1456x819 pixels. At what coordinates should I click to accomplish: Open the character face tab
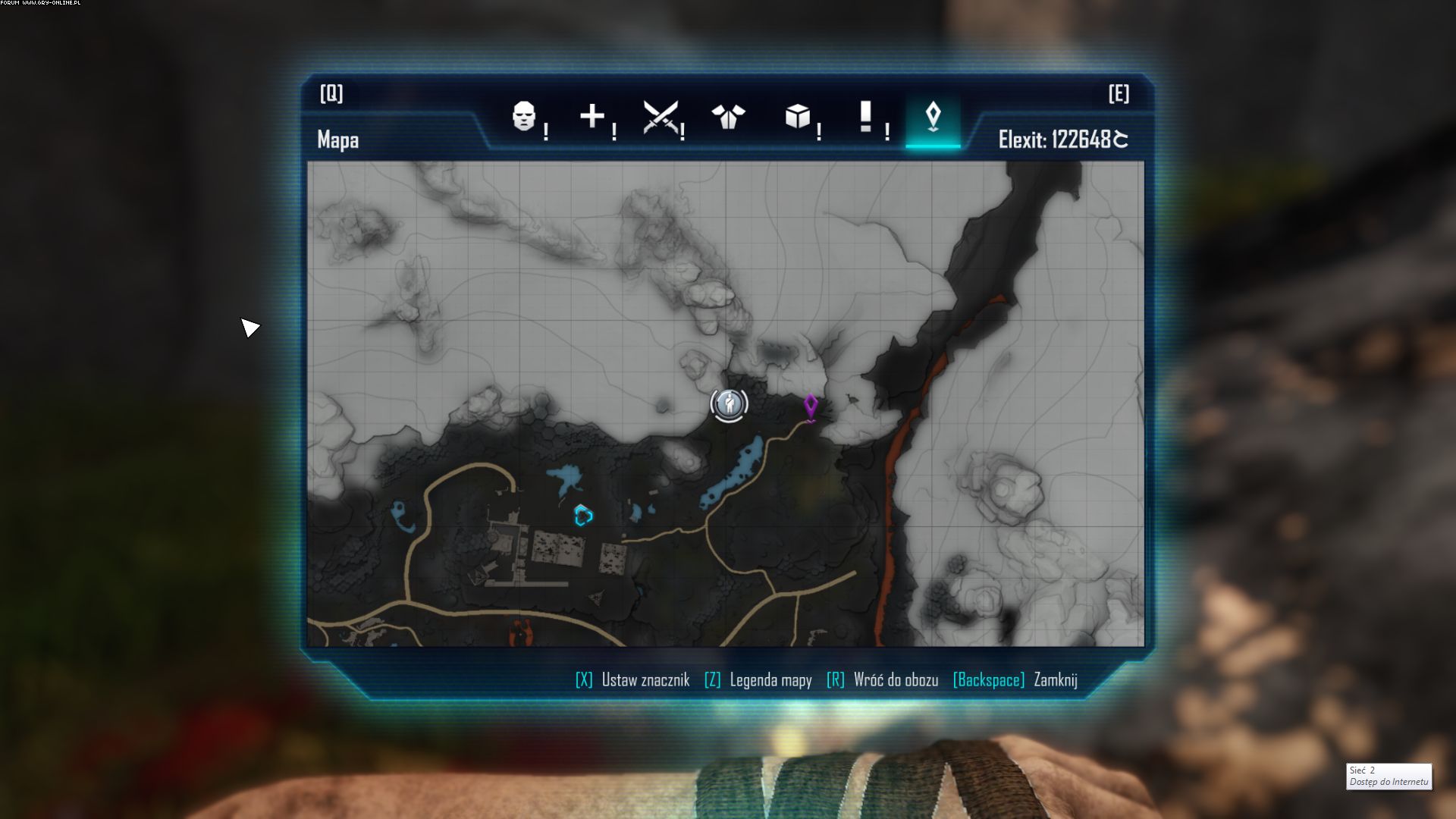524,117
